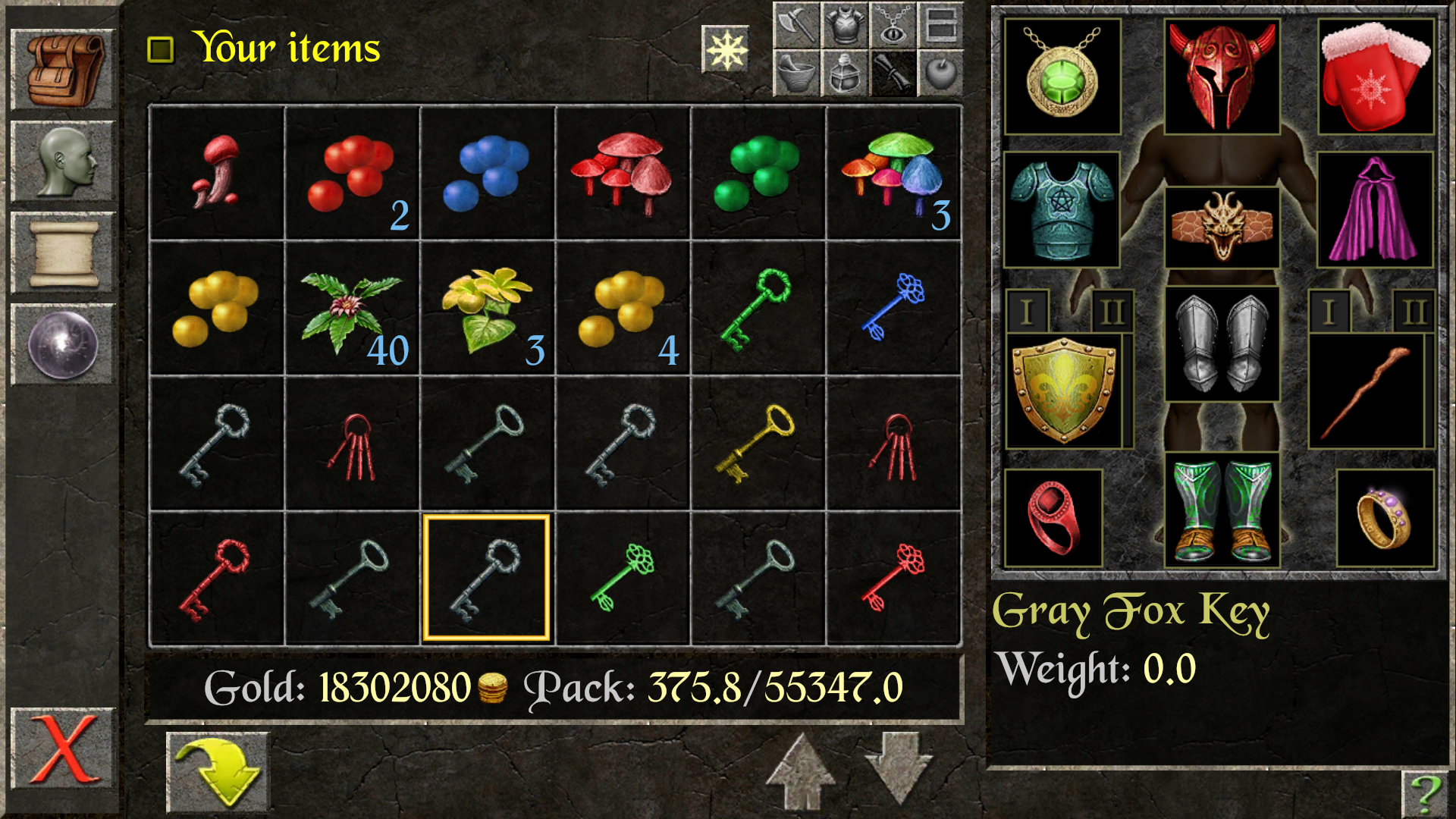This screenshot has height=819, width=1456.
Task: Filter items by armor chestplate icon
Action: coord(845,25)
